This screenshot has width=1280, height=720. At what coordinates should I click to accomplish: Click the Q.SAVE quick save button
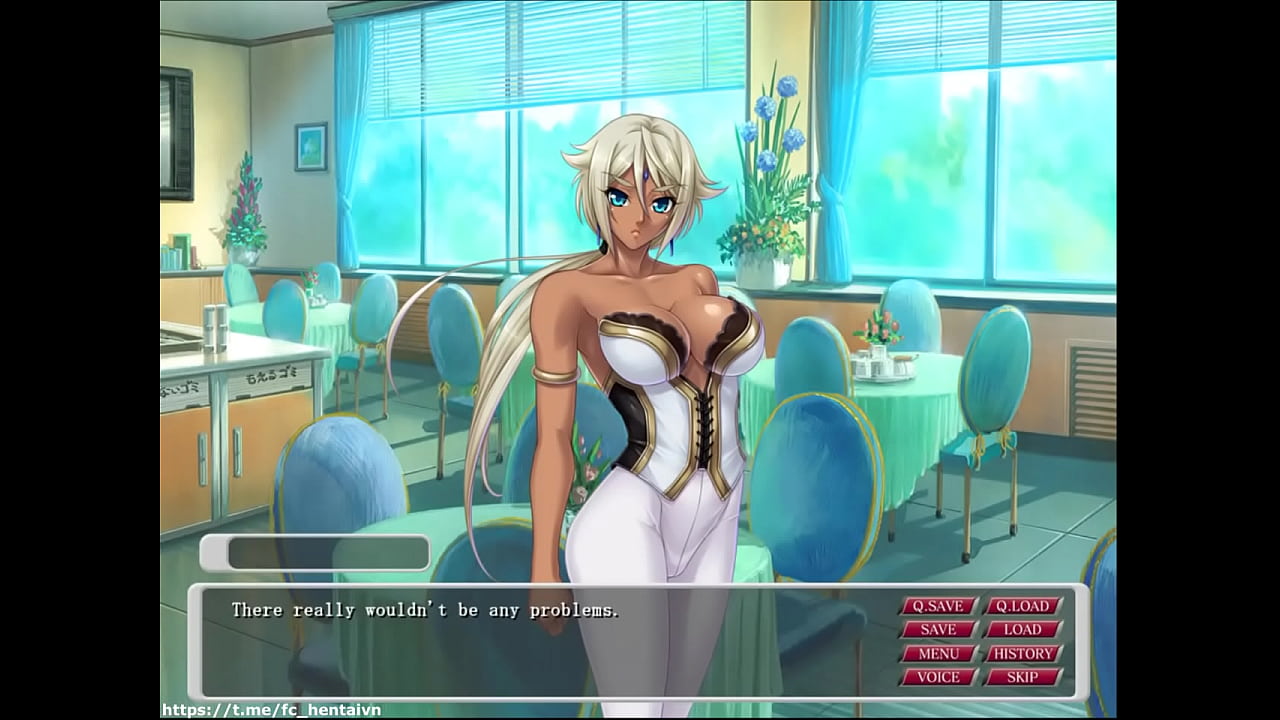click(938, 606)
